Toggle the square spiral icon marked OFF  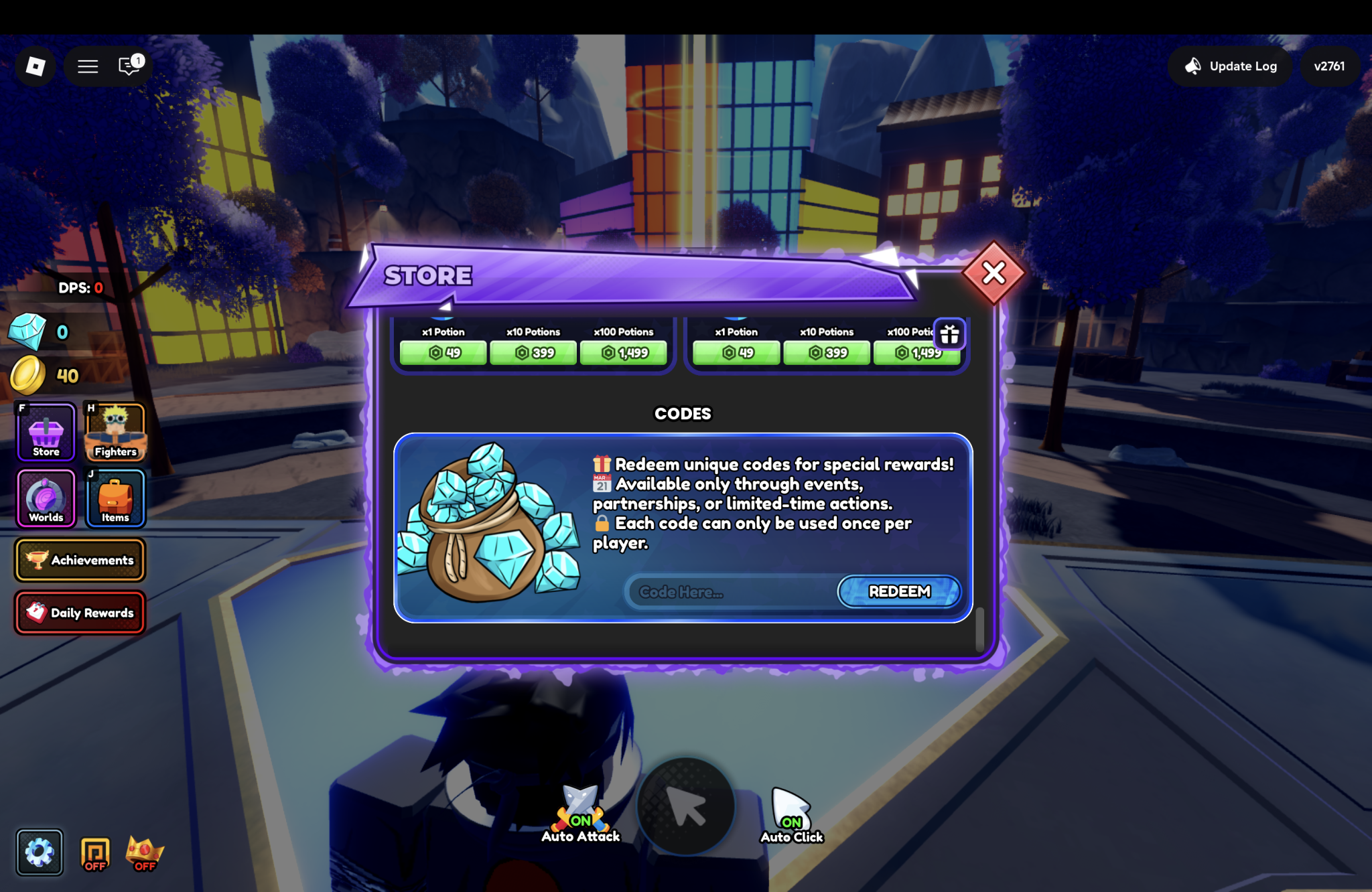tap(94, 854)
